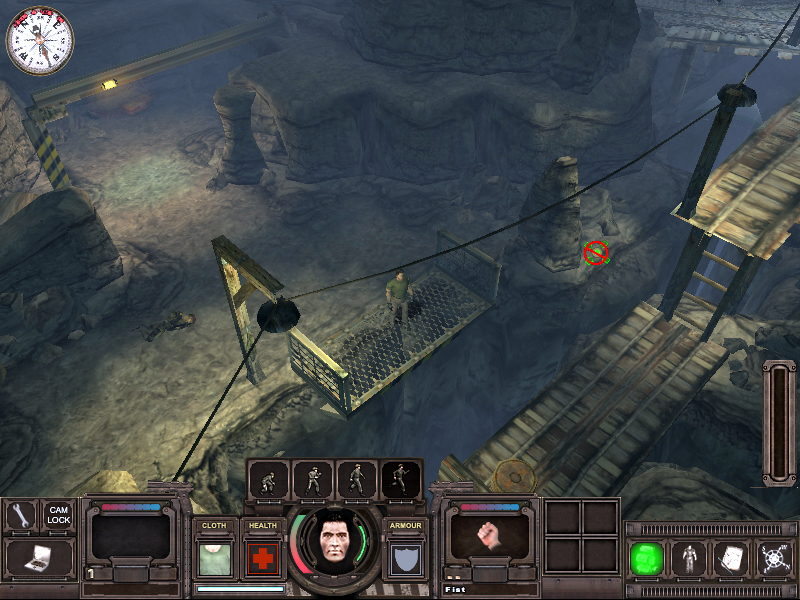Choose the running stance icon

(402, 480)
